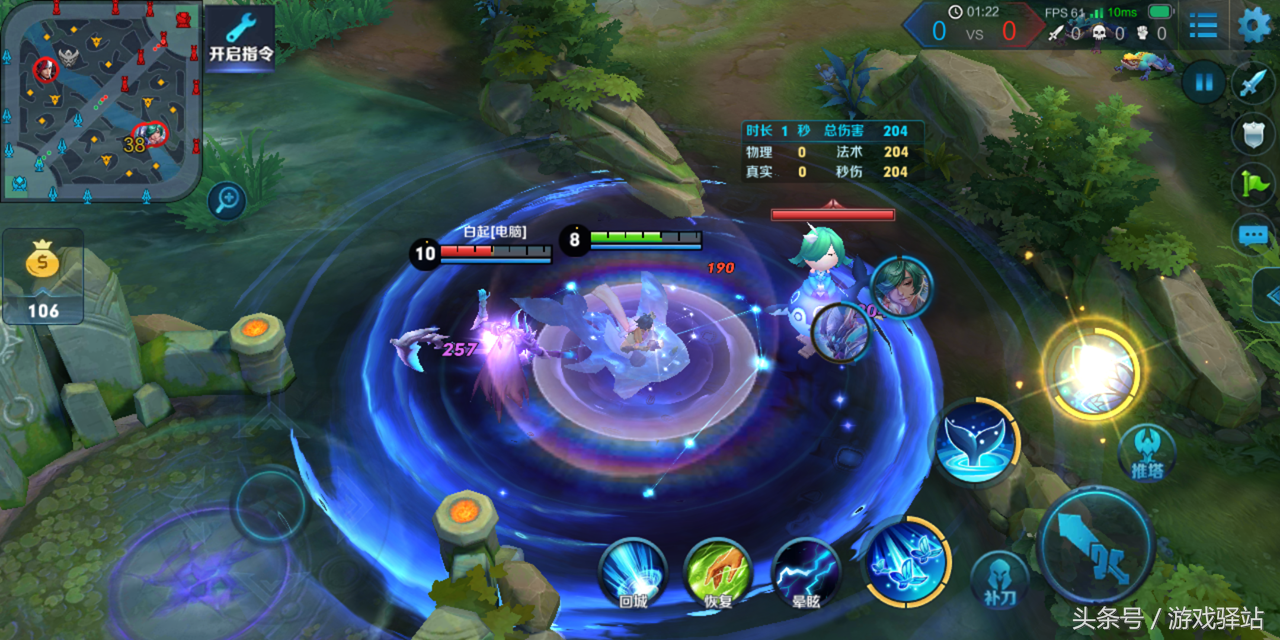Cast the 晕眩 stun spell
1280x640 pixels.
point(806,571)
